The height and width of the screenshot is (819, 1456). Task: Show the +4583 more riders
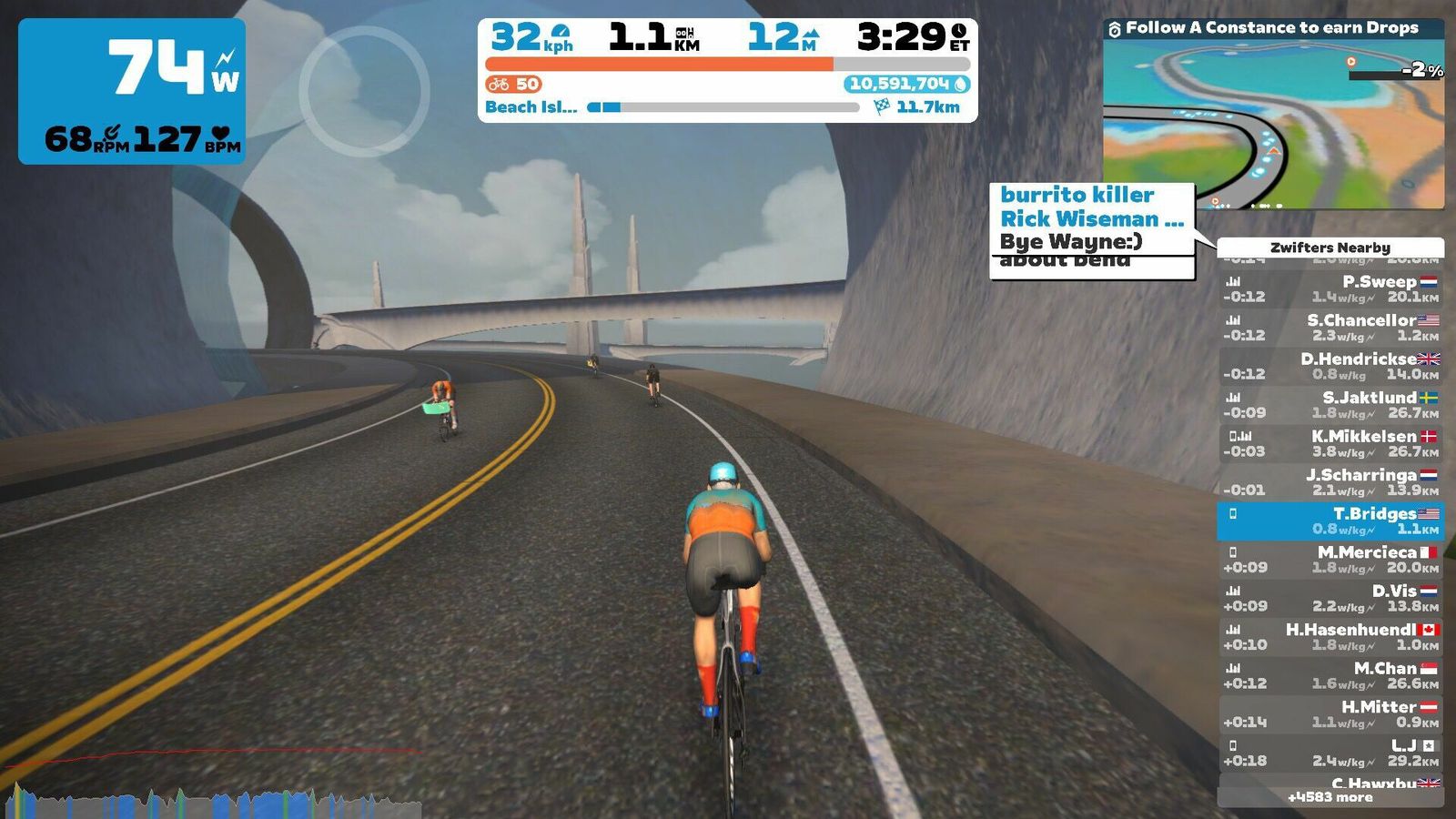pos(1330,797)
